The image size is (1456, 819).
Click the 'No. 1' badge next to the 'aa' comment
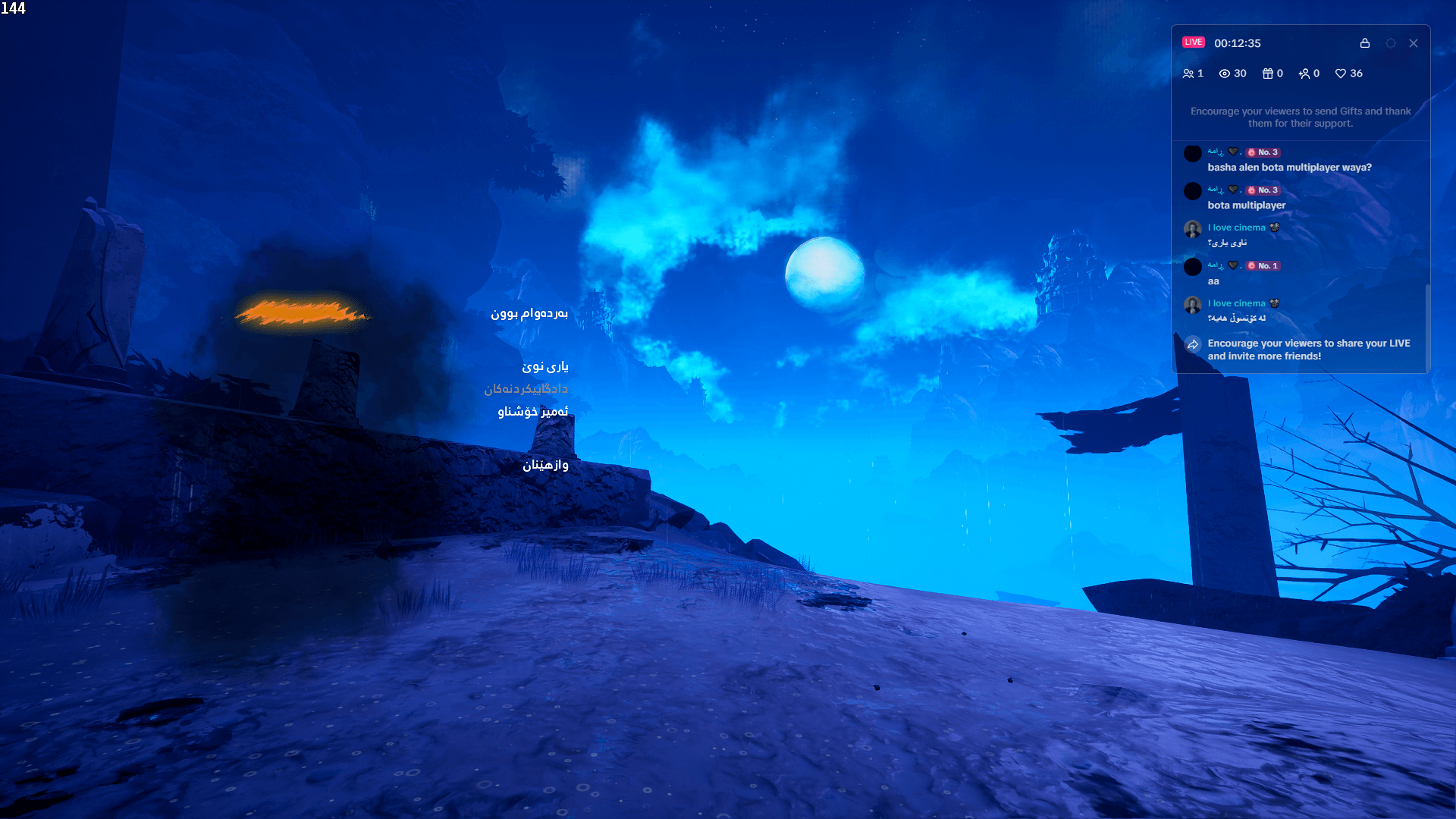[x=1263, y=265]
